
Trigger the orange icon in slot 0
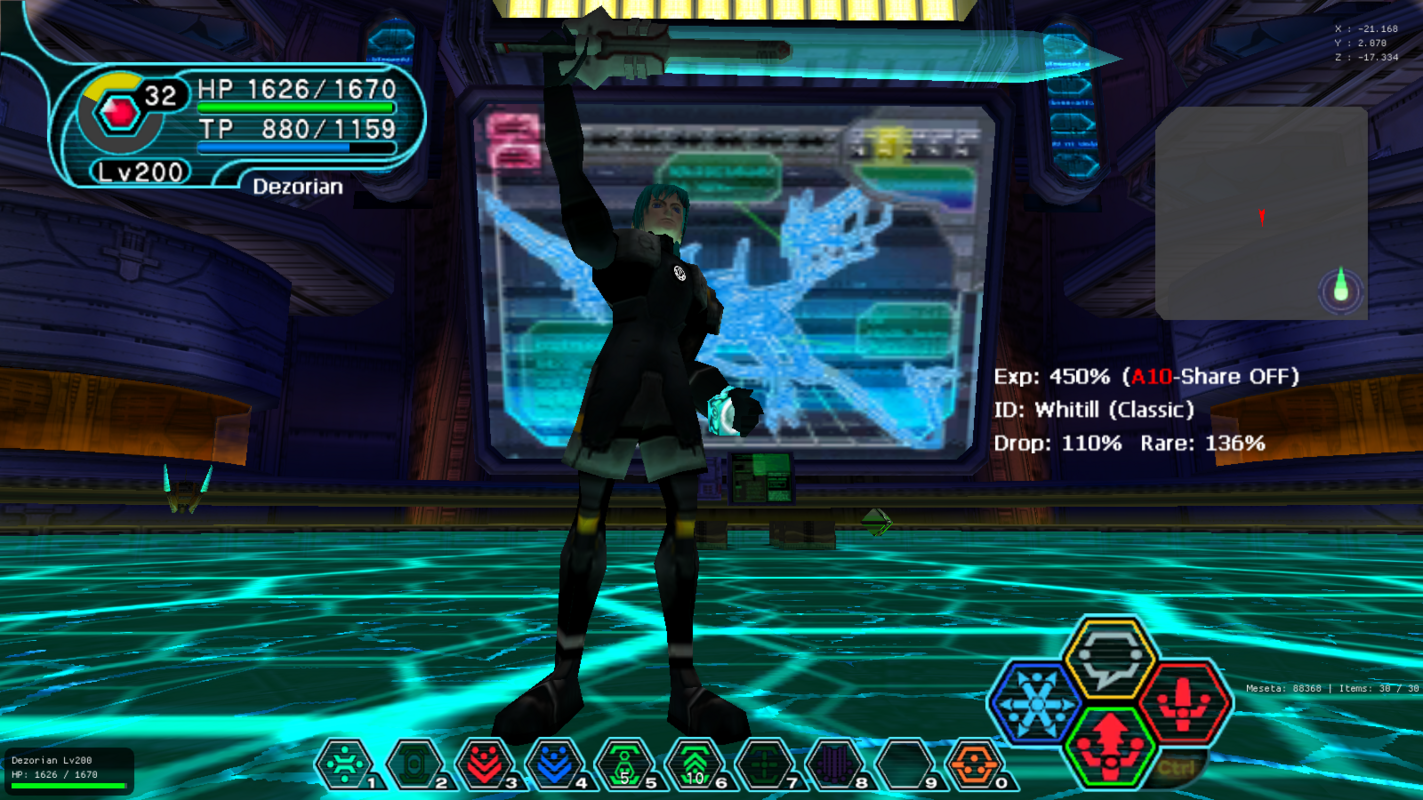coord(975,765)
